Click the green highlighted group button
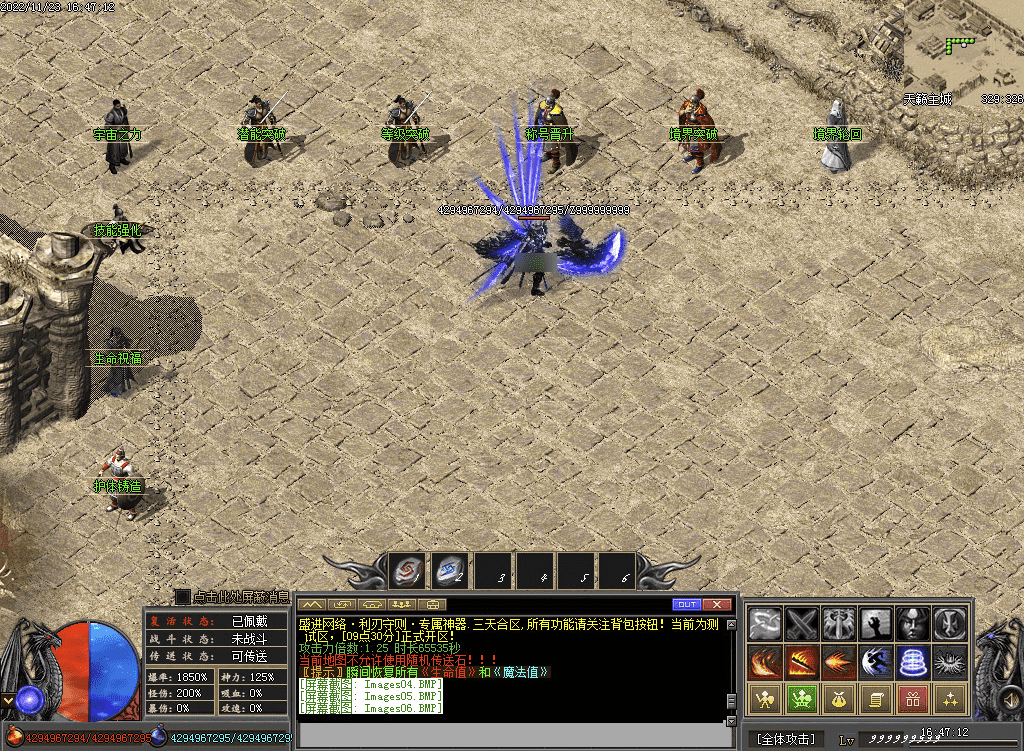1024x751 pixels. [801, 699]
